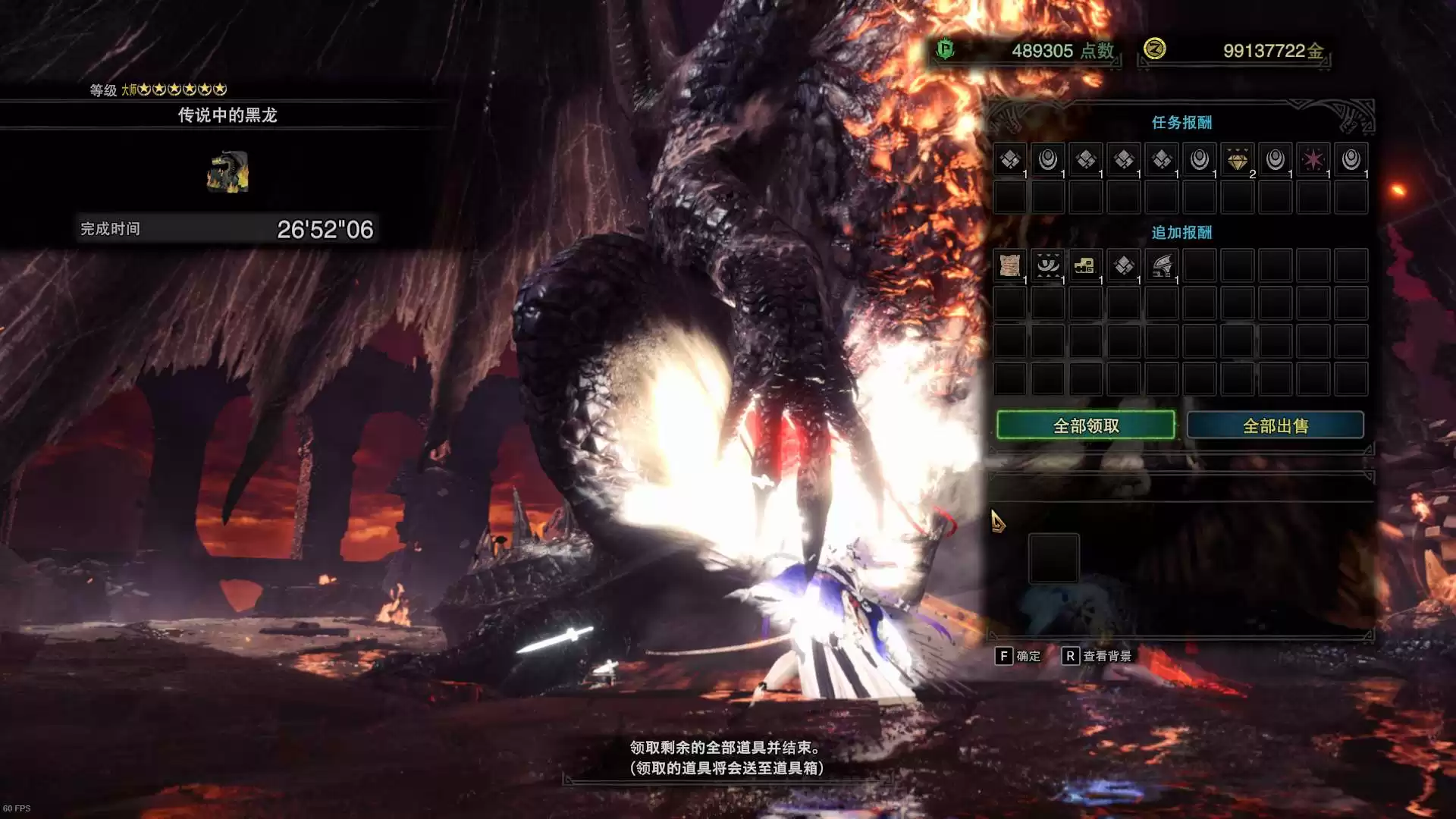Sell all rewards with 全部出售
This screenshot has height=819, width=1456.
(x=1275, y=425)
